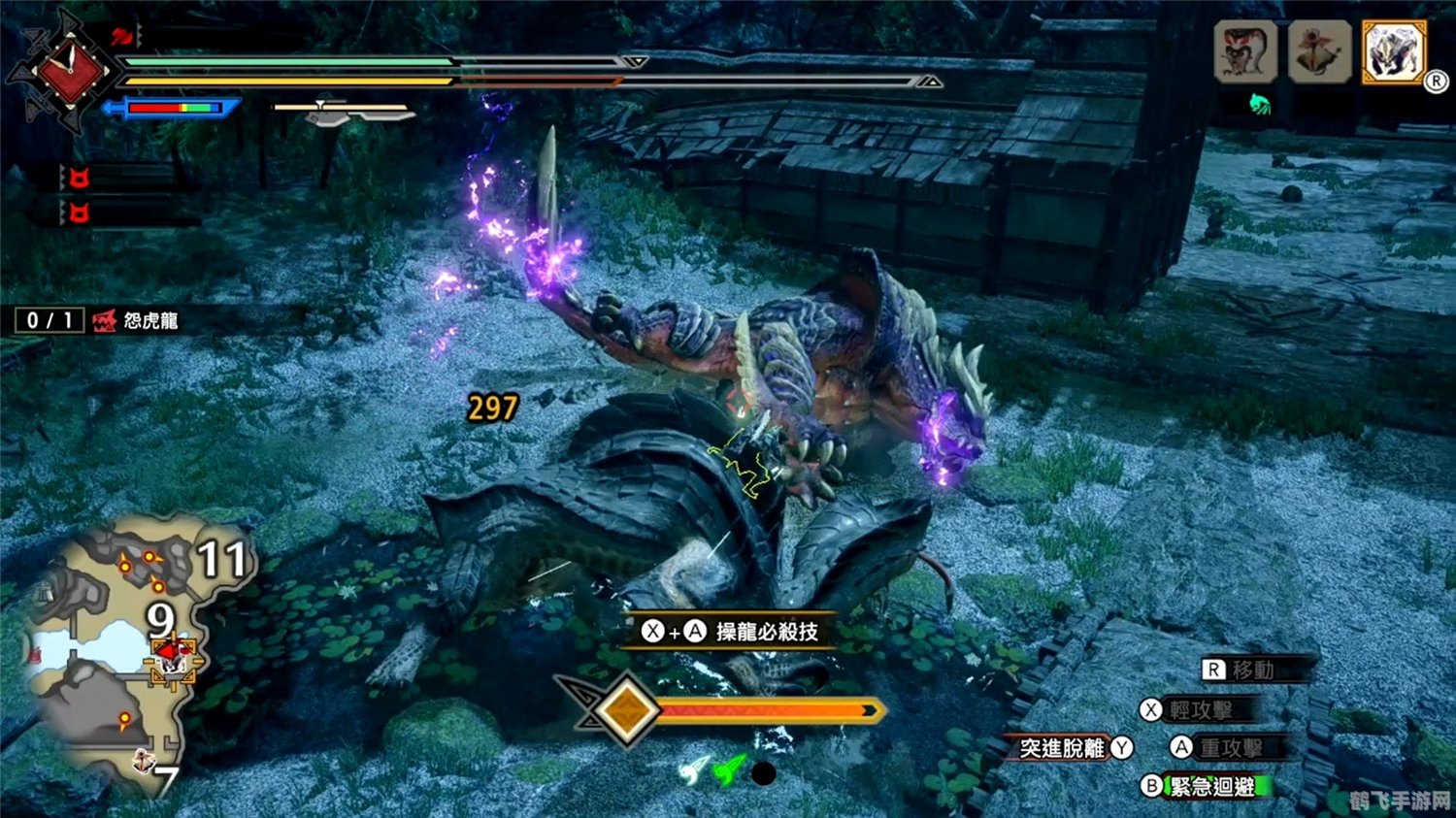1456x818 pixels.
Task: Select the 移動 action label
Action: 1252,670
